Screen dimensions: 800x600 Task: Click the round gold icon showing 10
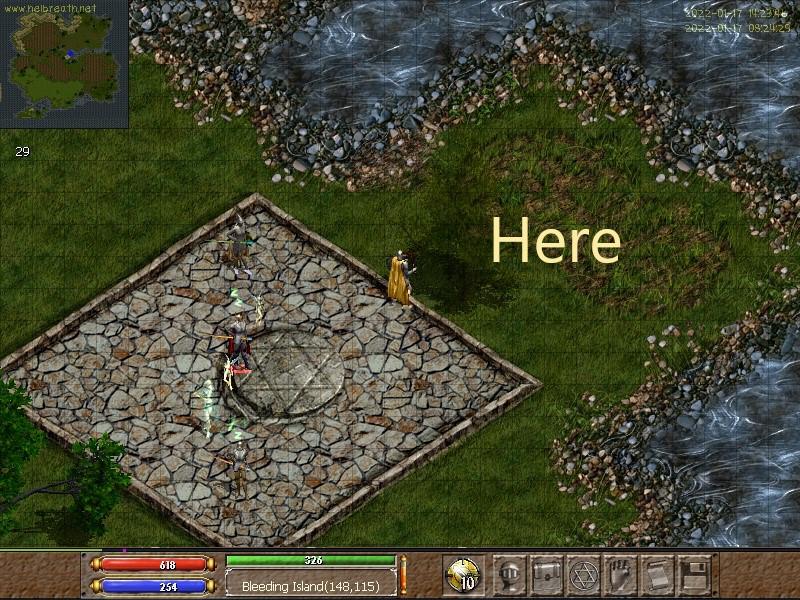(x=464, y=575)
